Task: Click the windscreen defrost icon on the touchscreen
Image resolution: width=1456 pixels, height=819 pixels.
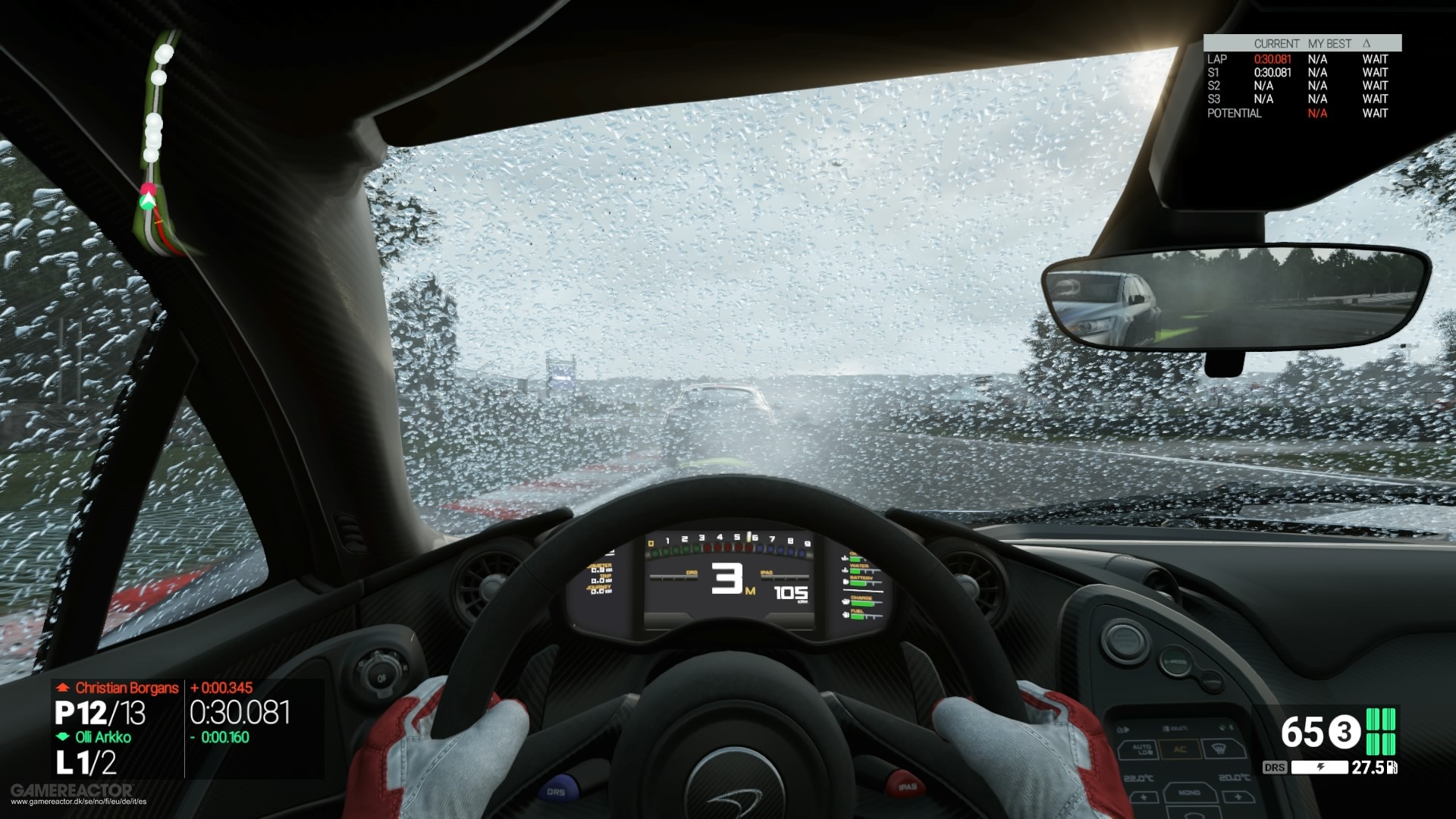Action: pos(1219,748)
